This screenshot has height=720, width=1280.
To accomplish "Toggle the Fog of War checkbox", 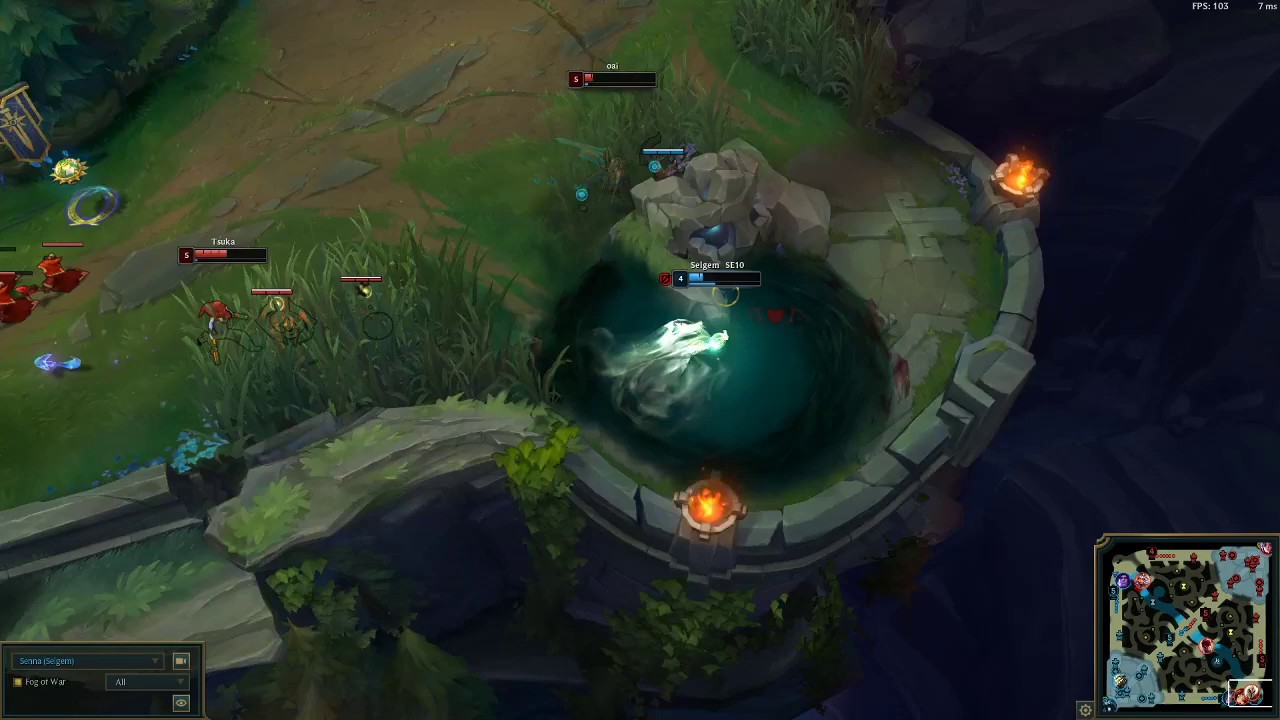I will [x=17, y=682].
